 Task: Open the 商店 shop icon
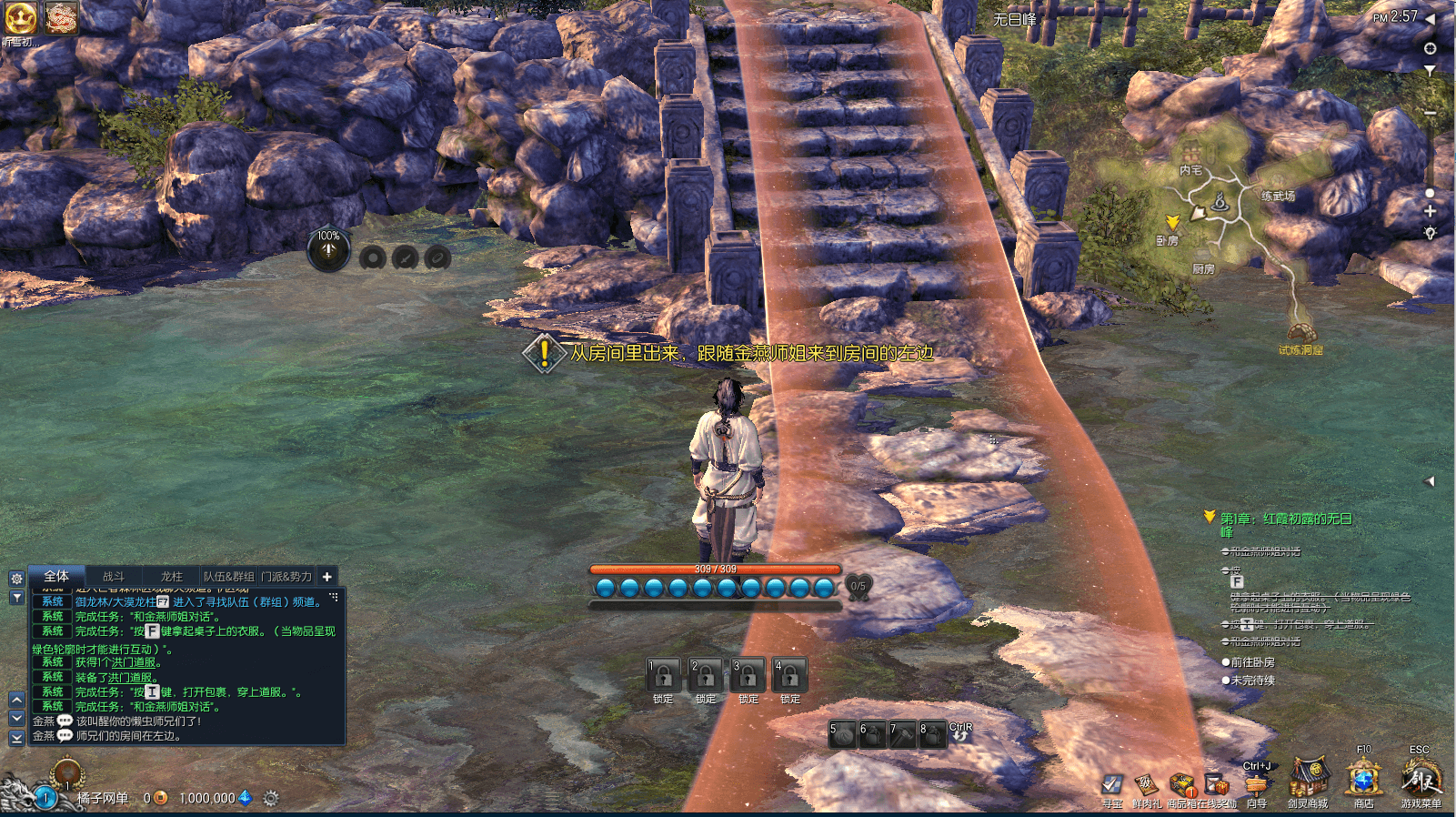click(x=1363, y=781)
